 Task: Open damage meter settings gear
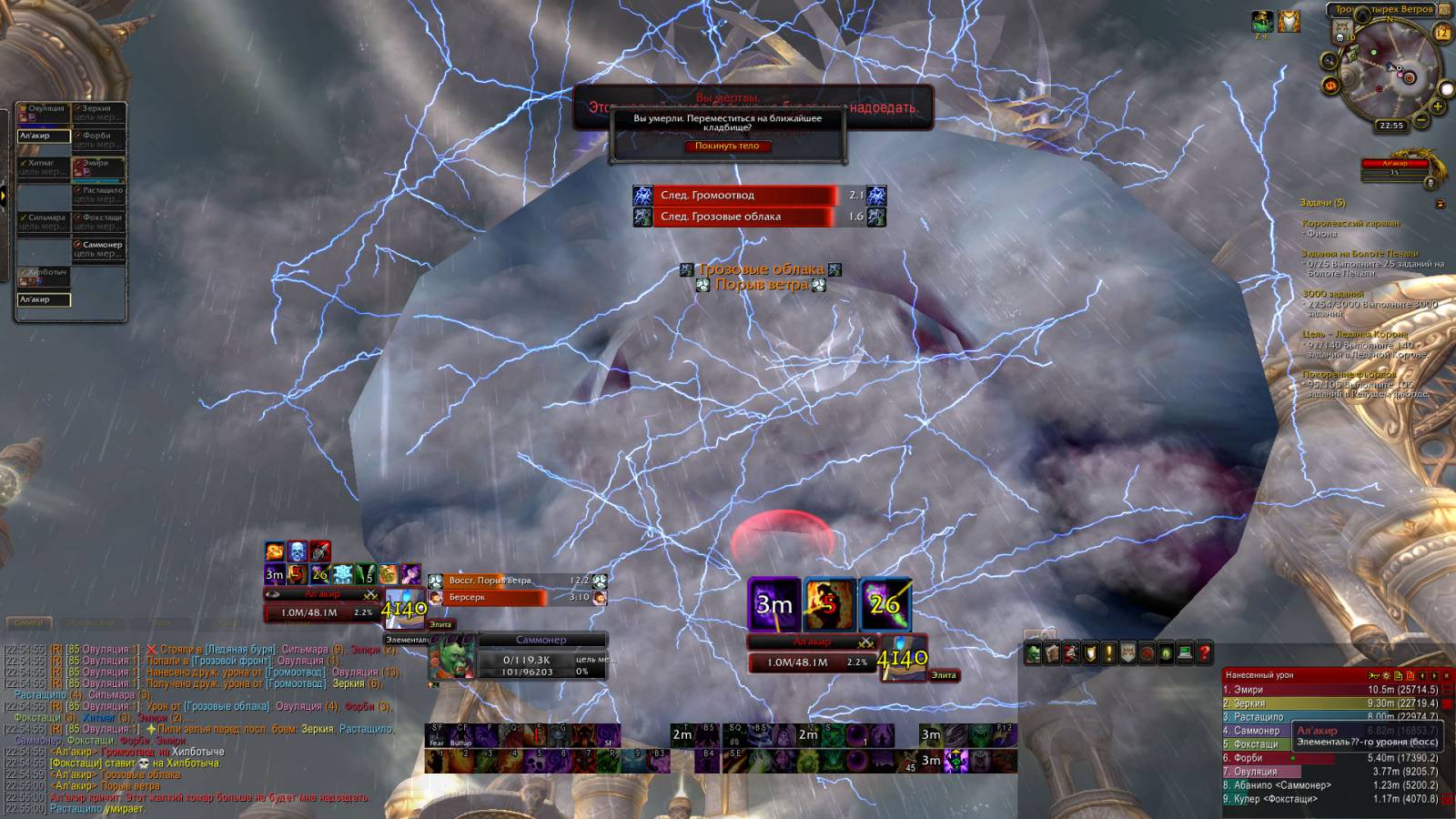[1386, 675]
